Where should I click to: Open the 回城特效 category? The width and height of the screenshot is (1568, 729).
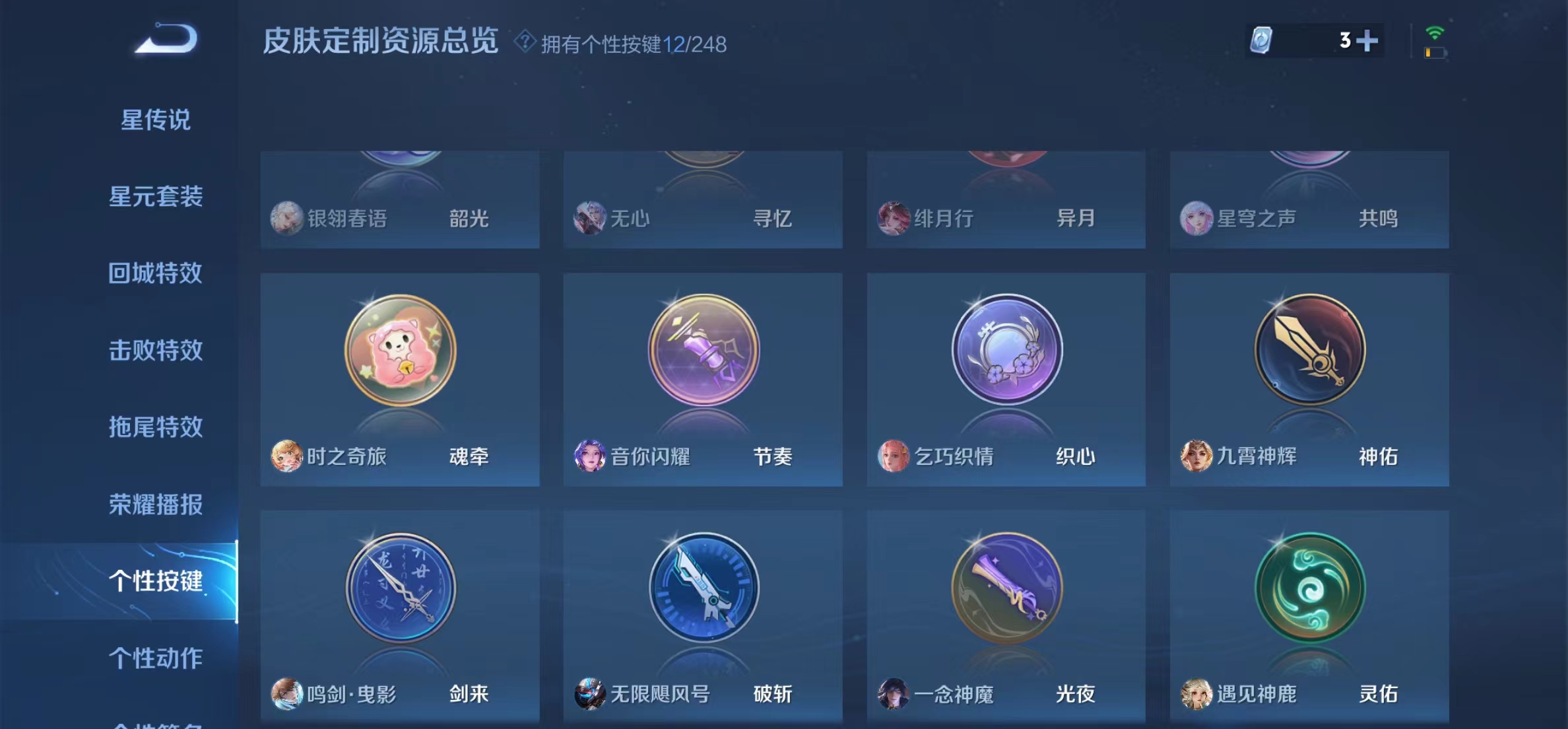click(x=155, y=273)
